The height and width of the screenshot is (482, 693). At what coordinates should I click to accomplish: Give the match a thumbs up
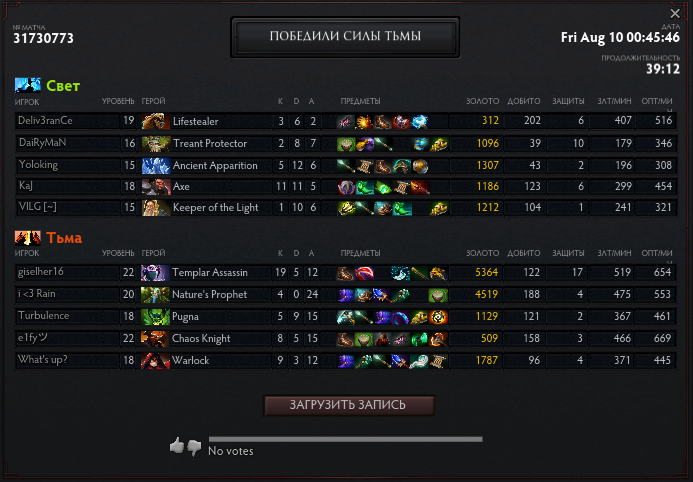177,446
